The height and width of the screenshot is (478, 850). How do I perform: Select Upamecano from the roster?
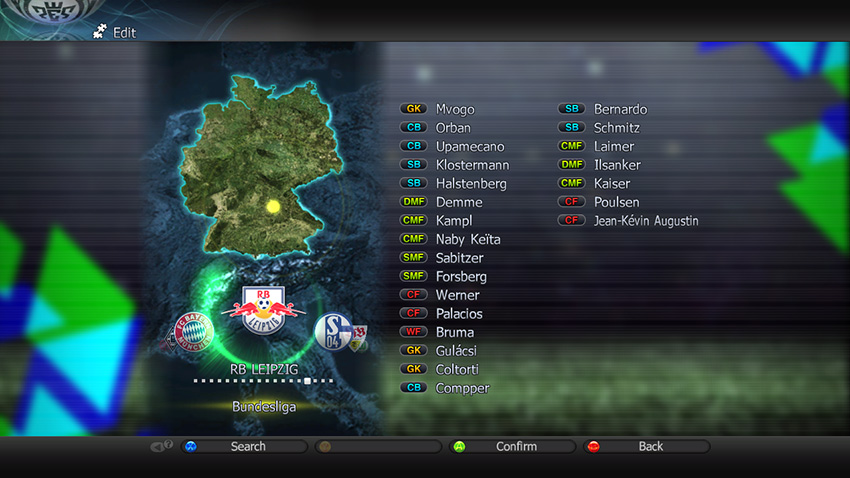point(470,147)
